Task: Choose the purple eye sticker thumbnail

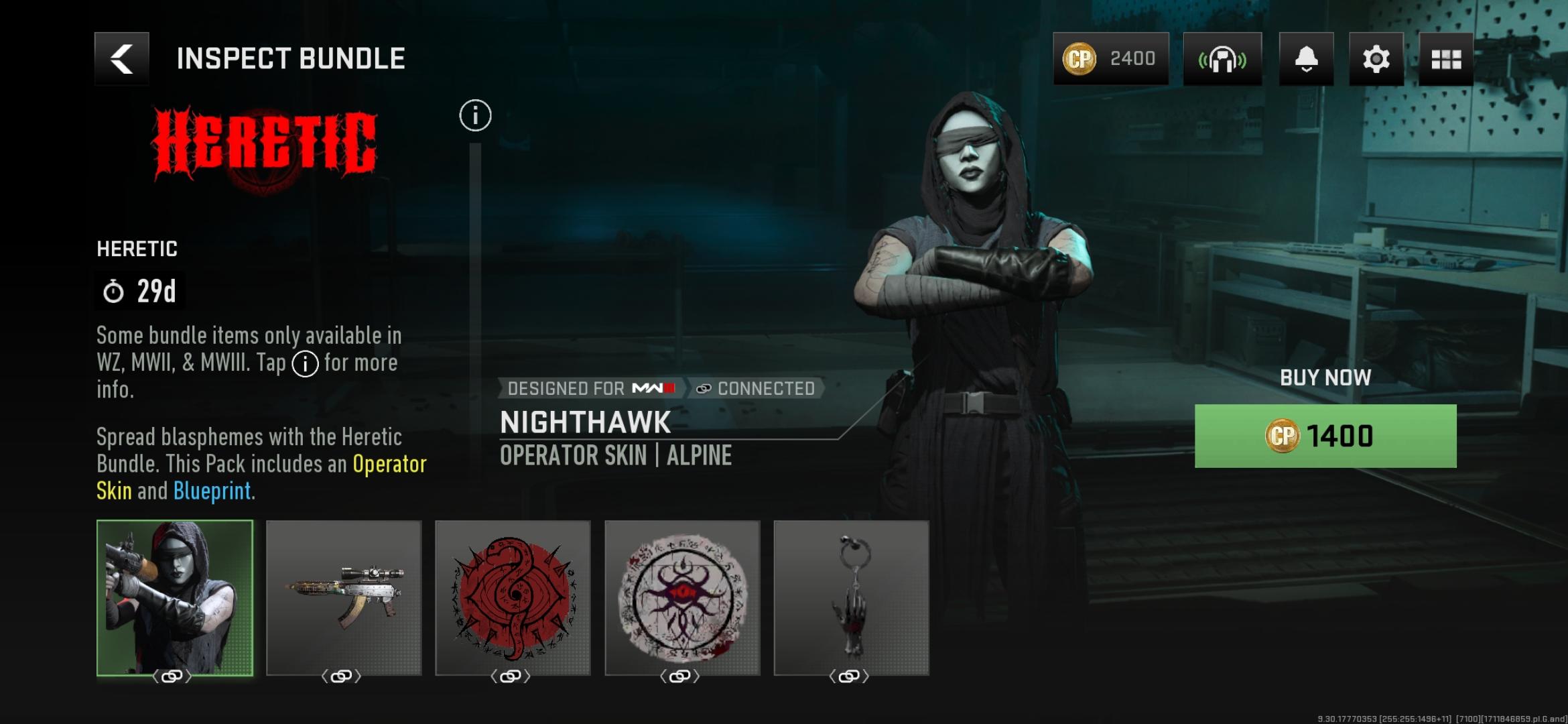Action: pyautogui.click(x=682, y=598)
